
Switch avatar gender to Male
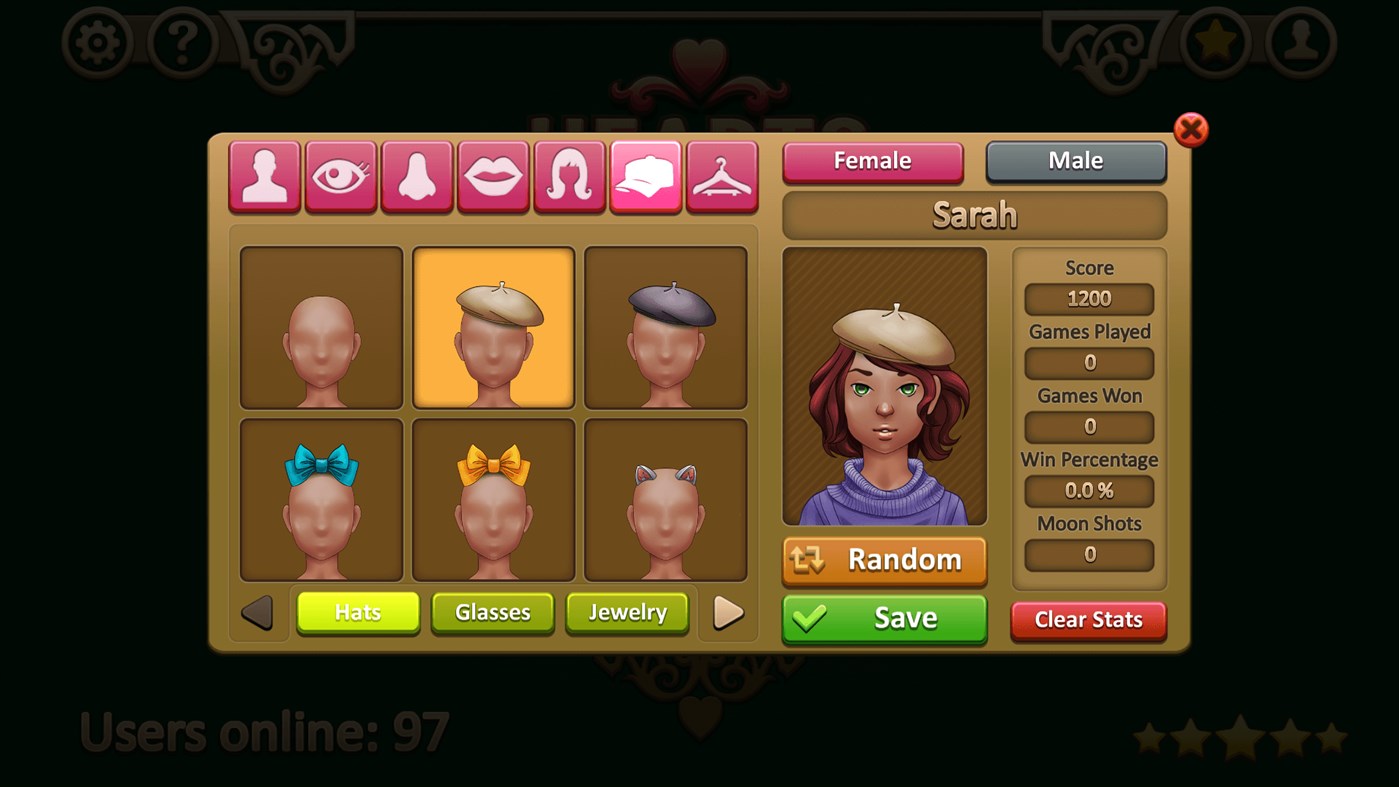(1076, 160)
